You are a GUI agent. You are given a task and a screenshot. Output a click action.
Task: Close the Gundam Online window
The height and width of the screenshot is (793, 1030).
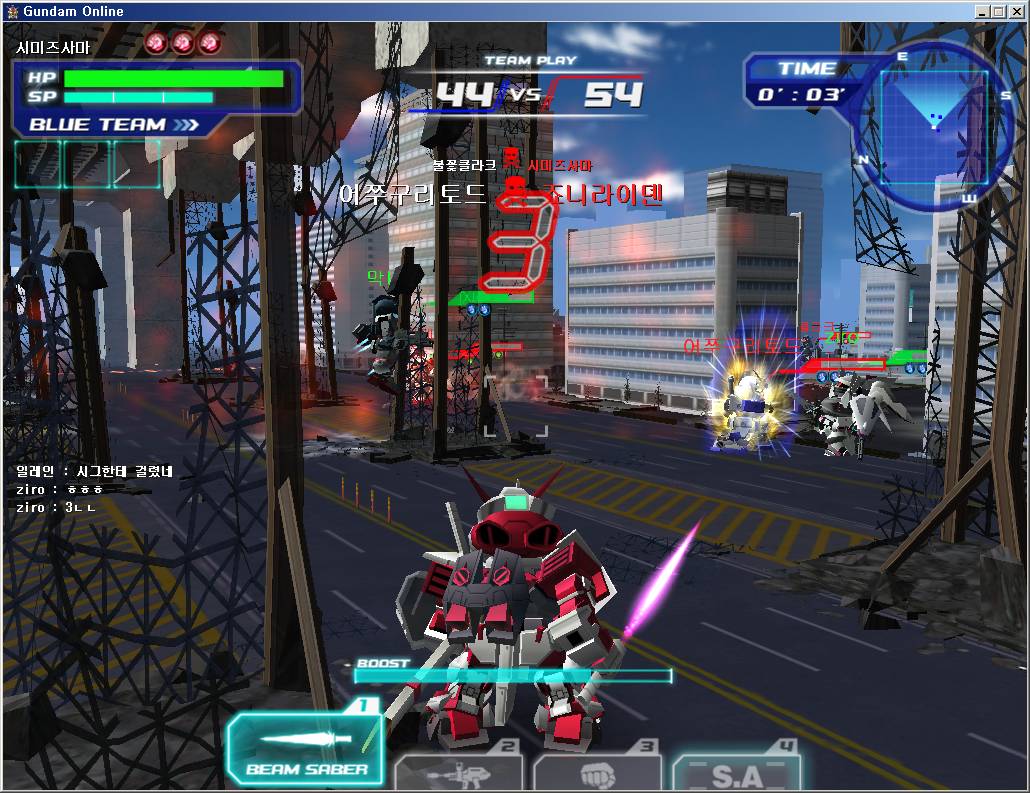pos(1015,11)
